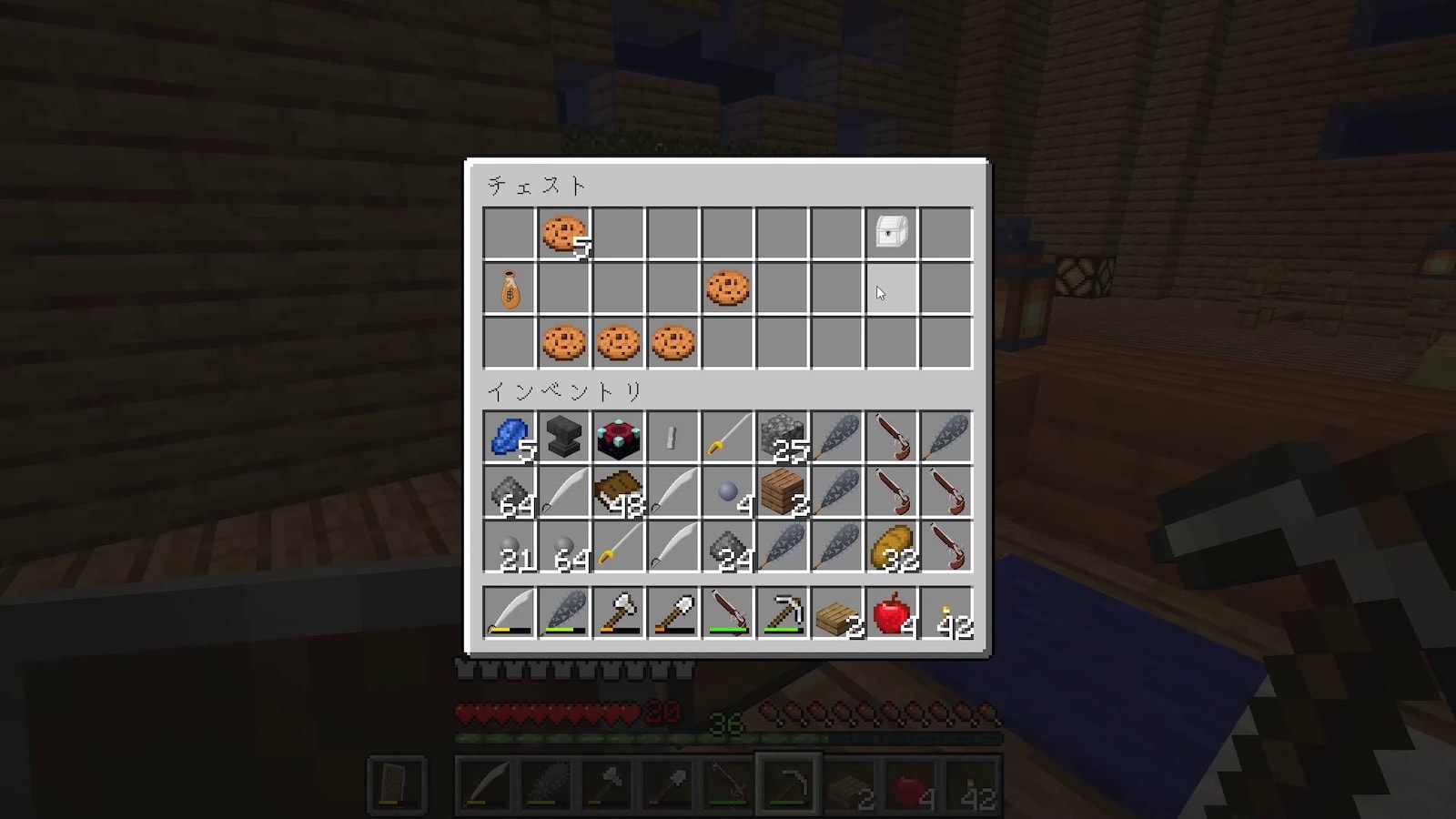Pick up the money bag item
This screenshot has width=1456, height=819.
[x=510, y=288]
